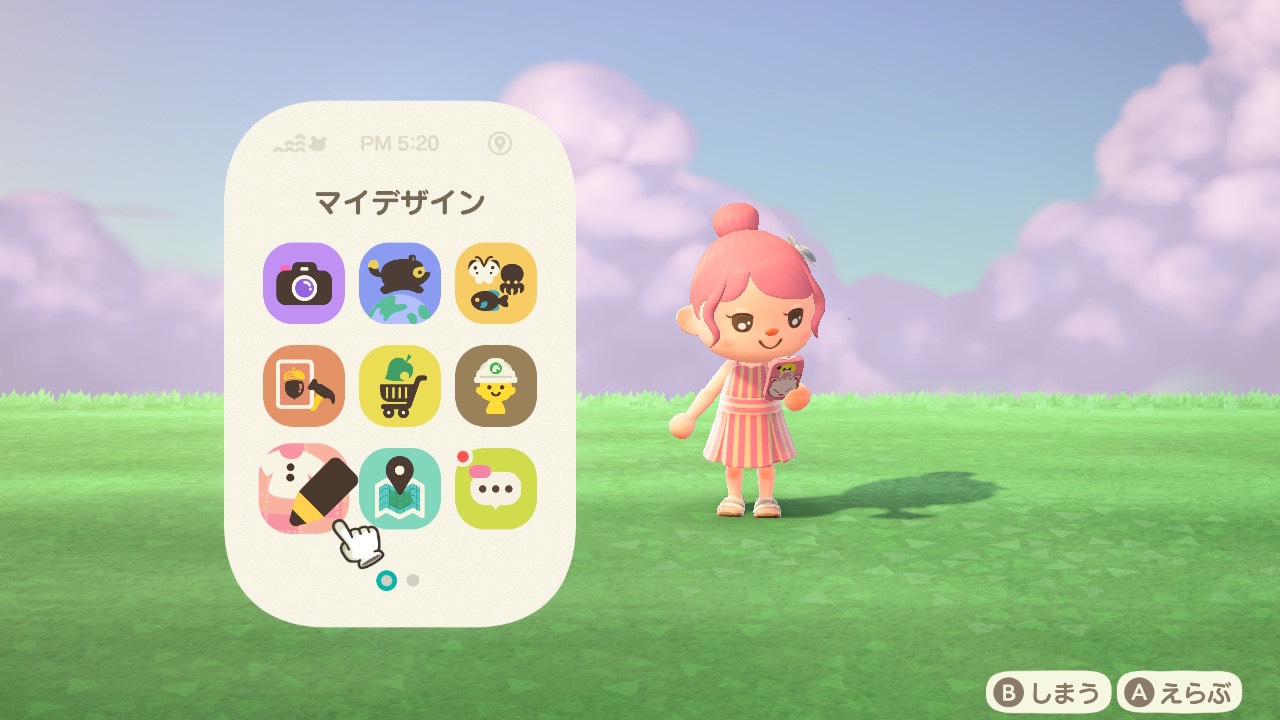Select the hand cursor pointer
The image size is (1280, 720).
point(360,540)
